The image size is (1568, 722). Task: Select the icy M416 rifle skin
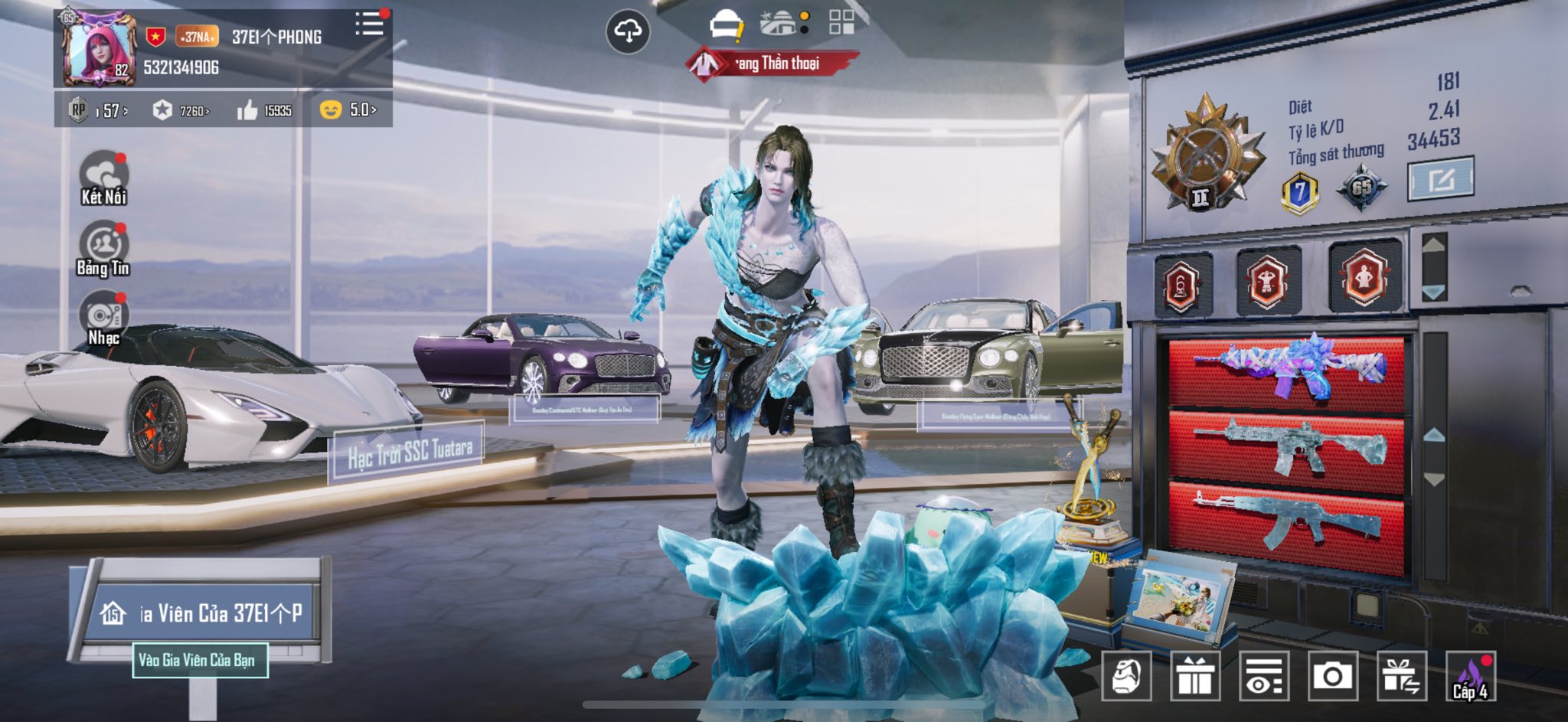coord(1287,446)
